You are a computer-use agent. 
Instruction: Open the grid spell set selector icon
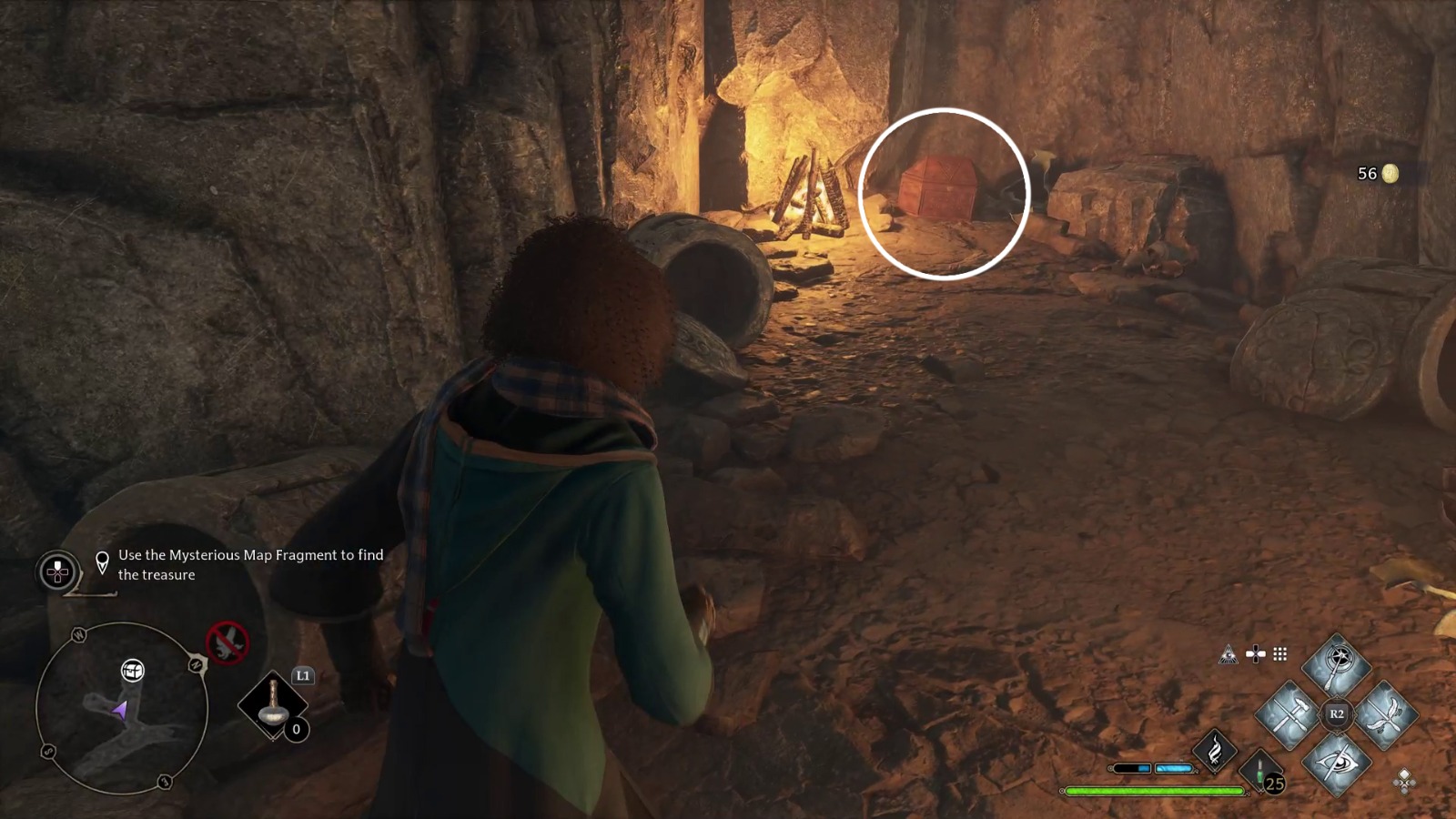[1279, 653]
